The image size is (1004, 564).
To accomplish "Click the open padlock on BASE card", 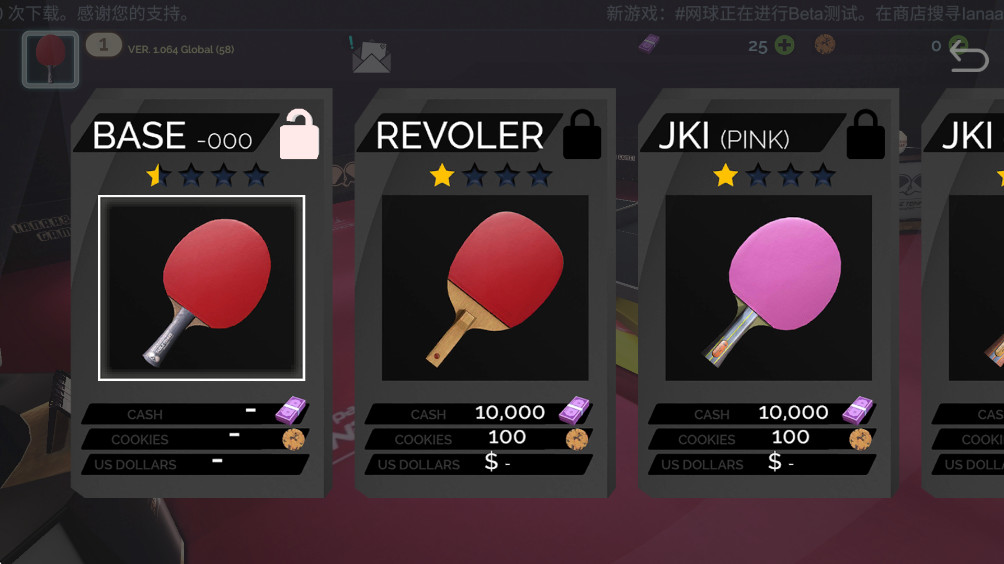I will click(299, 135).
